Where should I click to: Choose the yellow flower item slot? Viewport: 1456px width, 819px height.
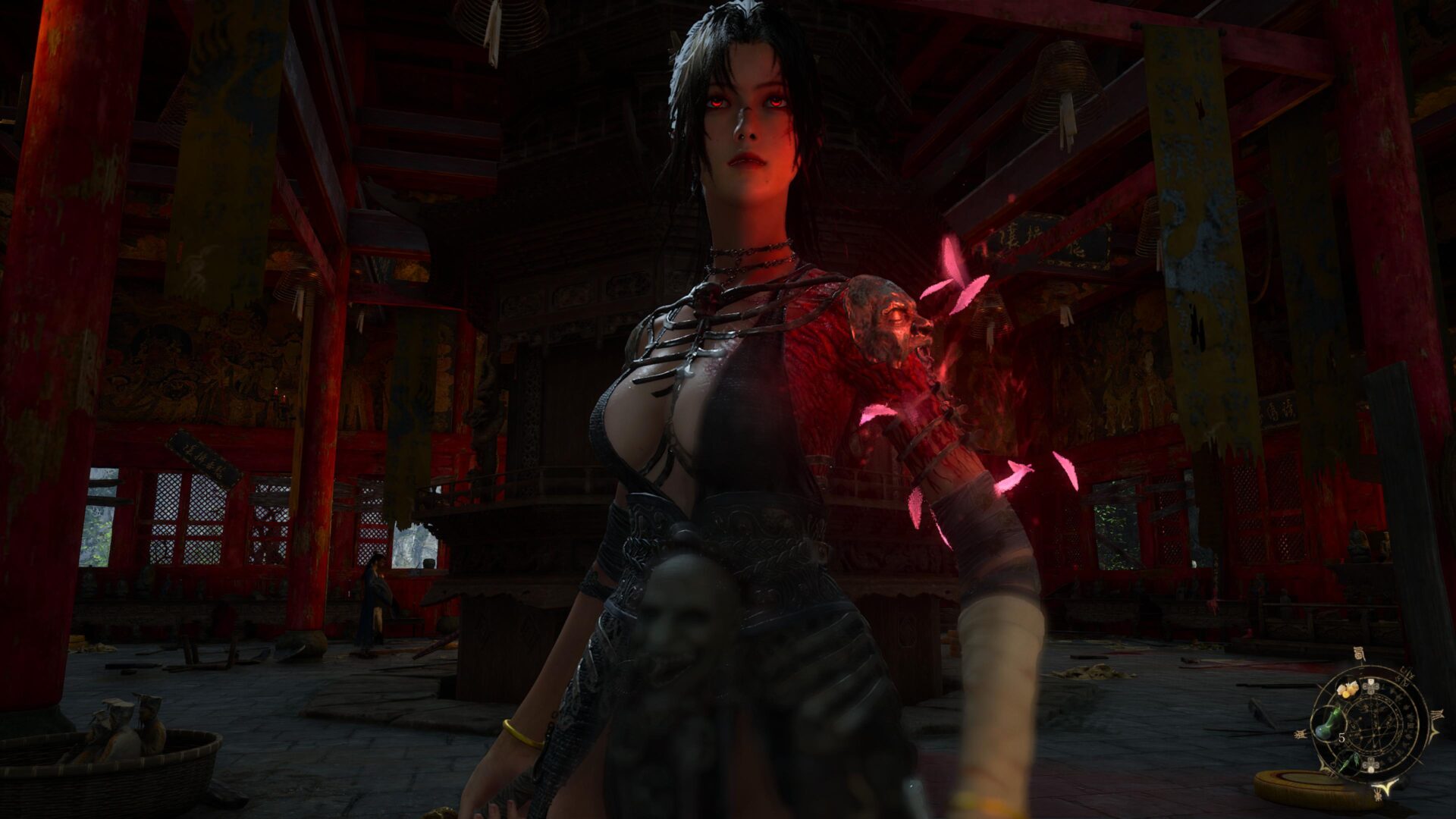1348,689
